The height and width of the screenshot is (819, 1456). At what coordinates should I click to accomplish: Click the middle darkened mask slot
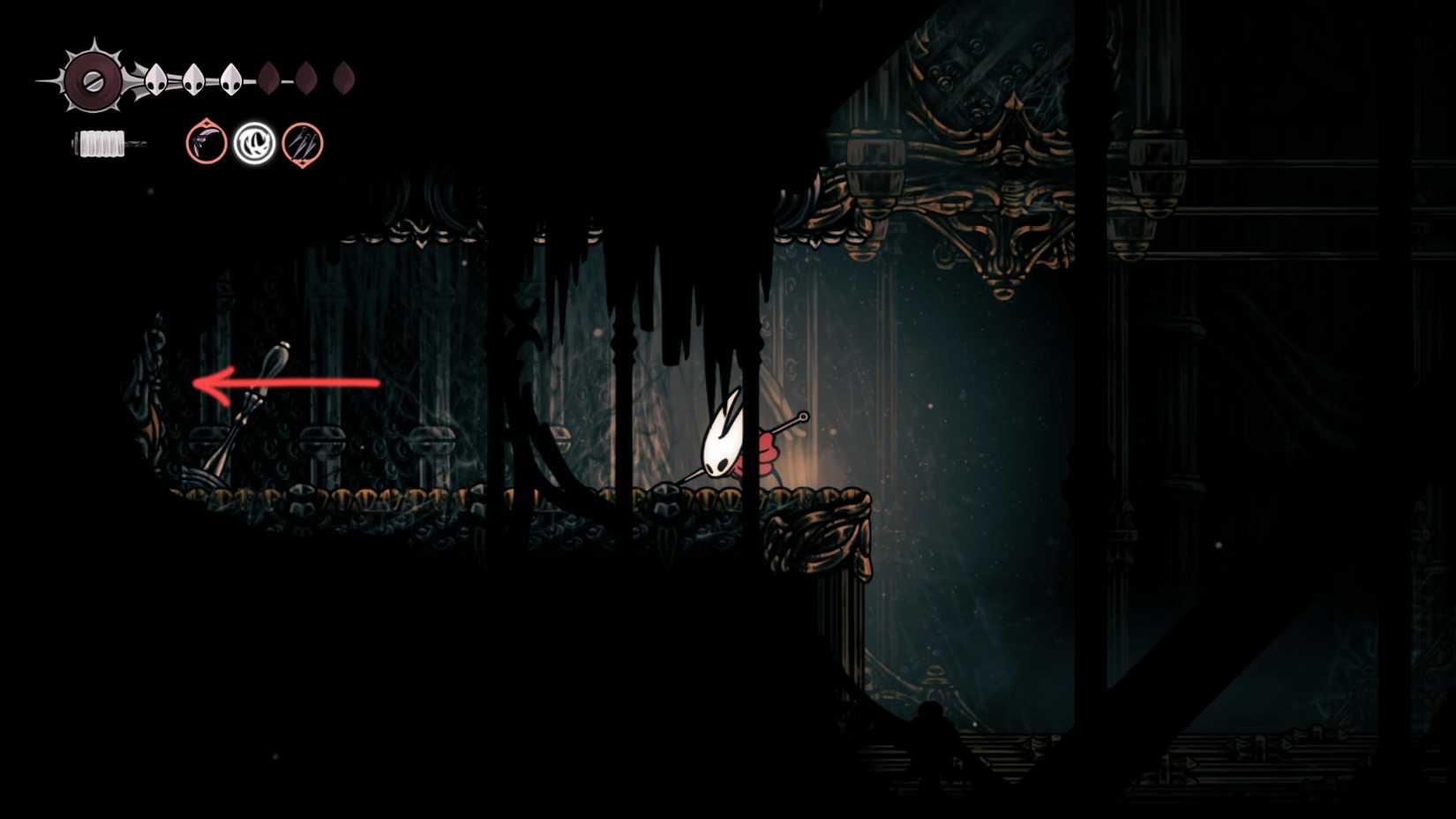pyautogui.click(x=306, y=78)
